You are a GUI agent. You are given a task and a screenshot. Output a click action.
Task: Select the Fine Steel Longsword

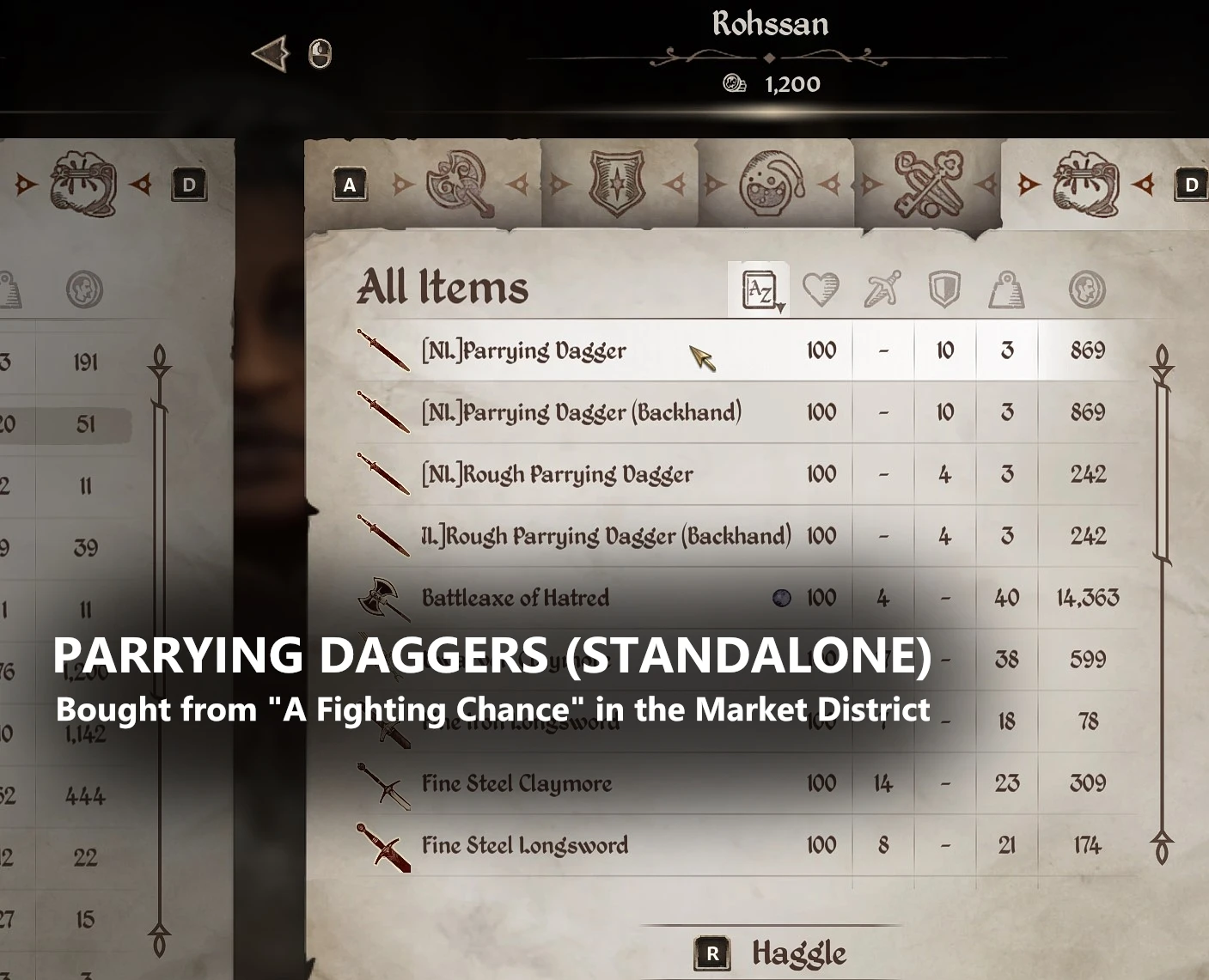point(524,845)
